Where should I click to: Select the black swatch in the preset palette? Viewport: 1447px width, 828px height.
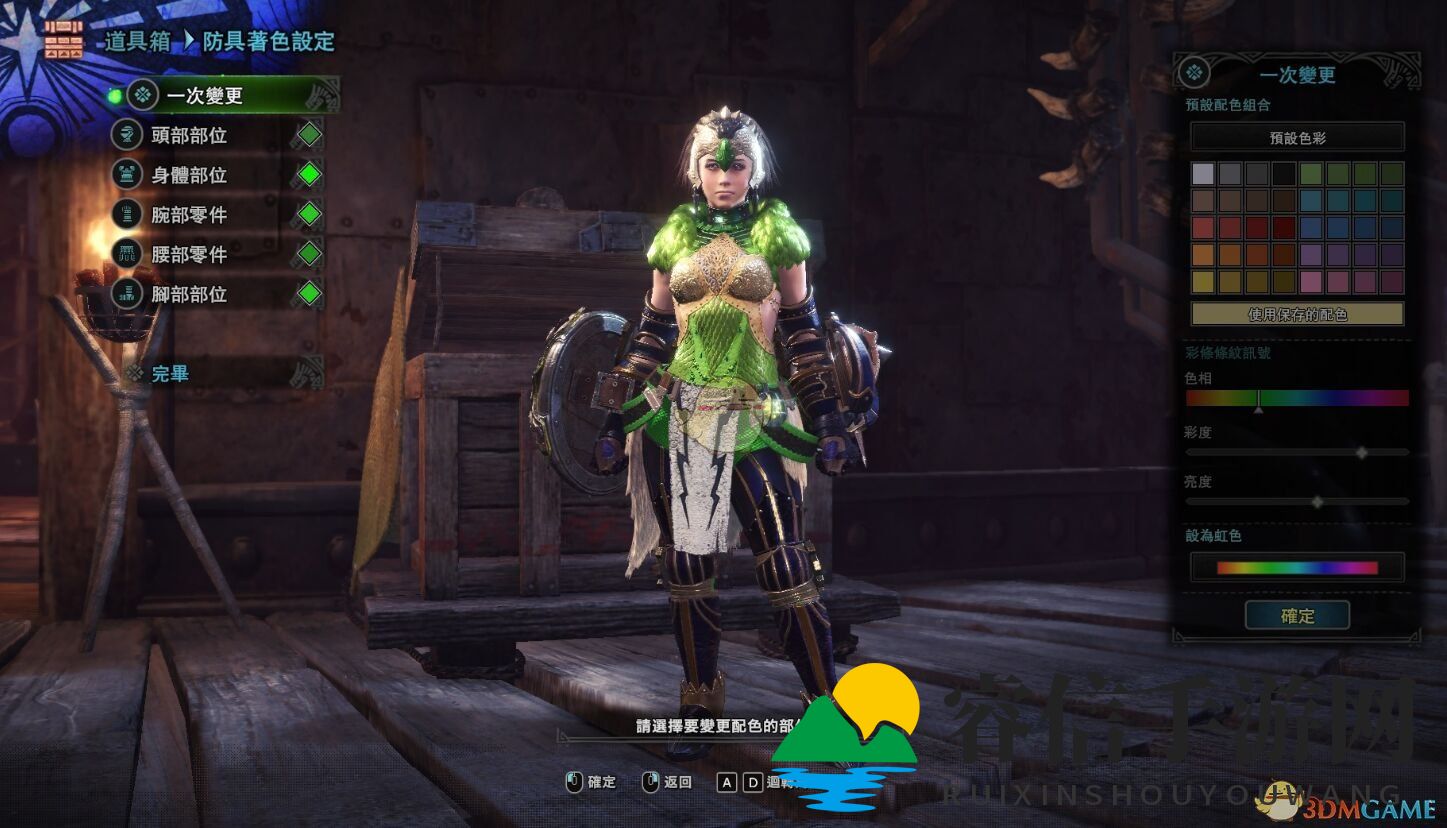pos(1284,174)
